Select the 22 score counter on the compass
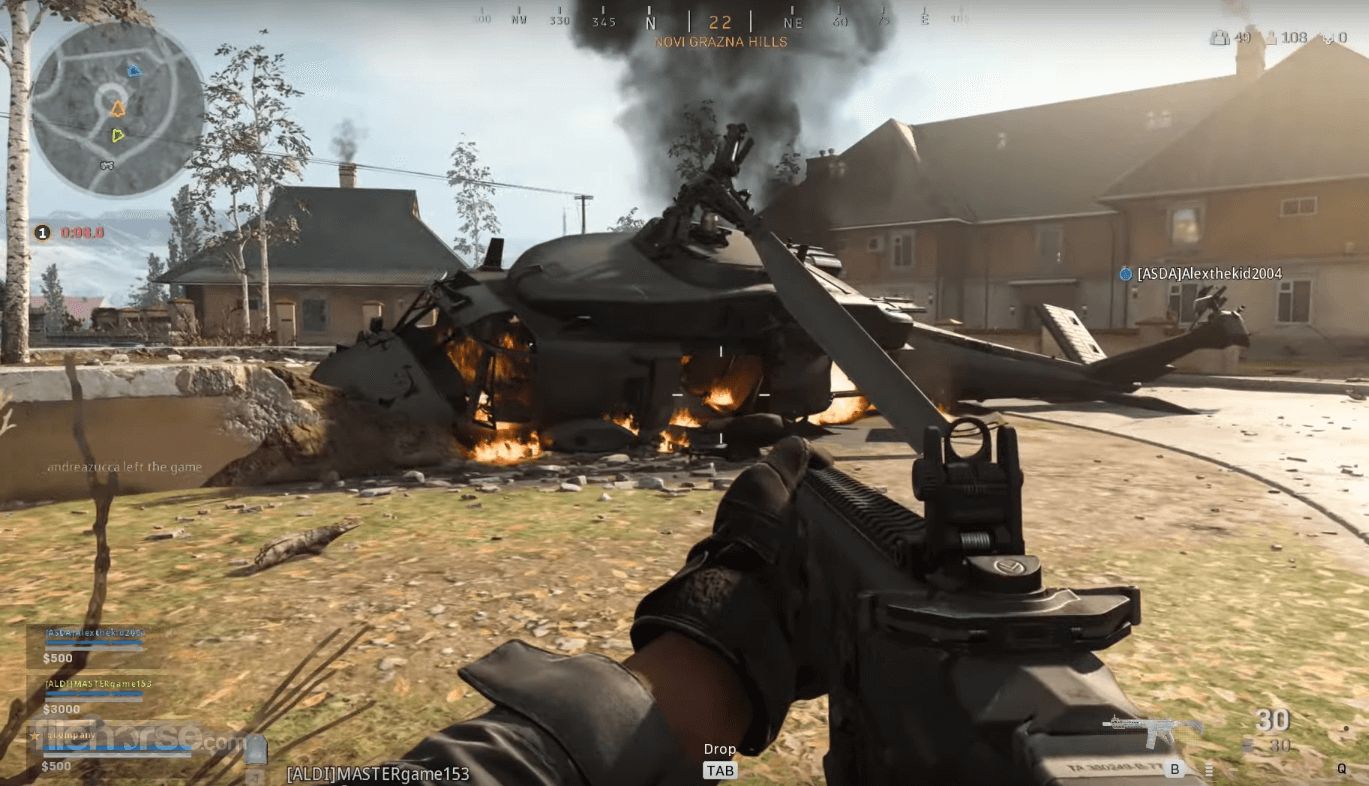The image size is (1369, 786). (x=722, y=21)
